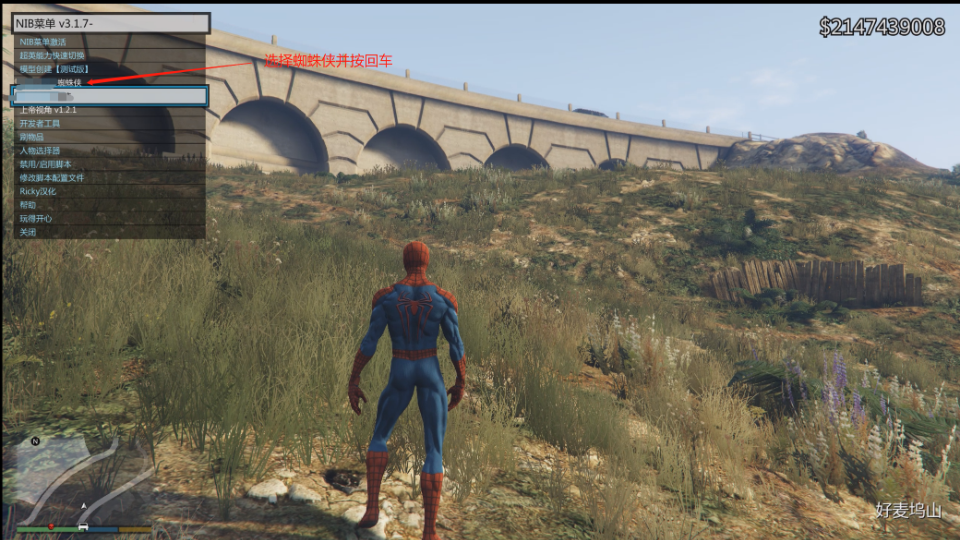Click the red blip on the minimap
960x540 pixels.
click(x=50, y=525)
